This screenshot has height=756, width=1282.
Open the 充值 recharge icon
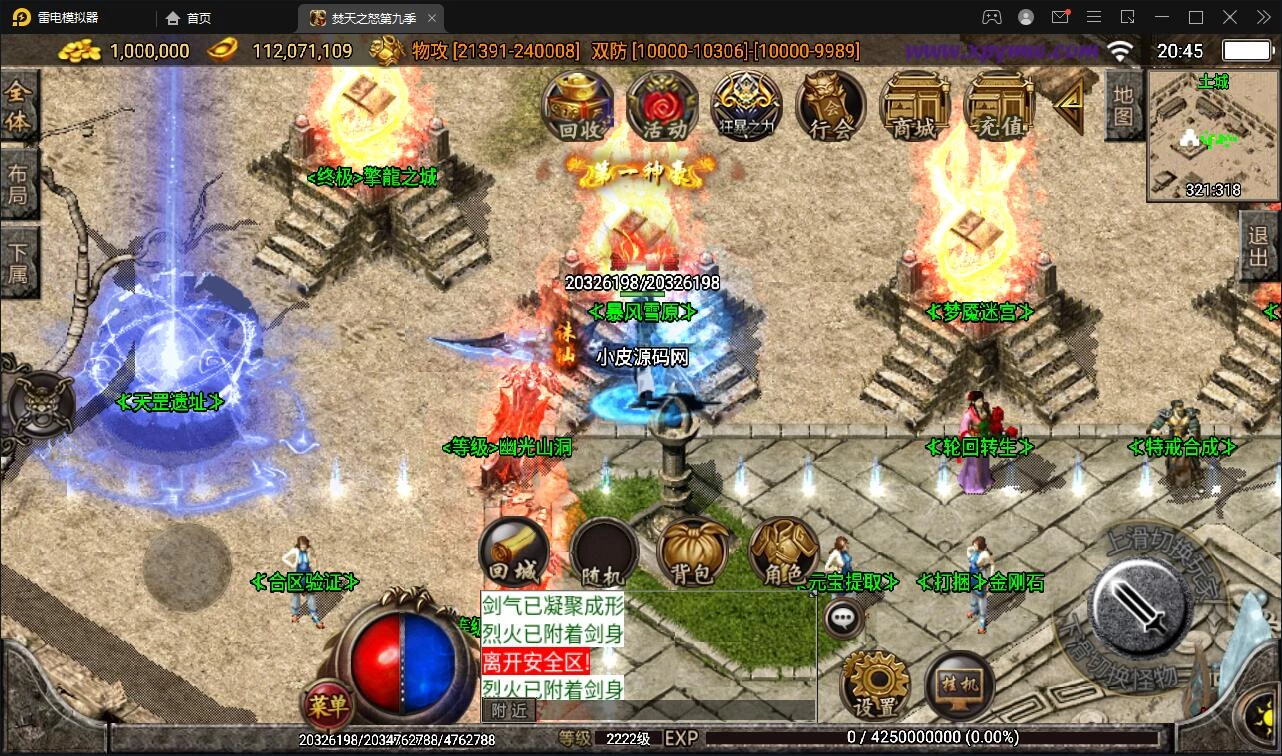click(999, 105)
